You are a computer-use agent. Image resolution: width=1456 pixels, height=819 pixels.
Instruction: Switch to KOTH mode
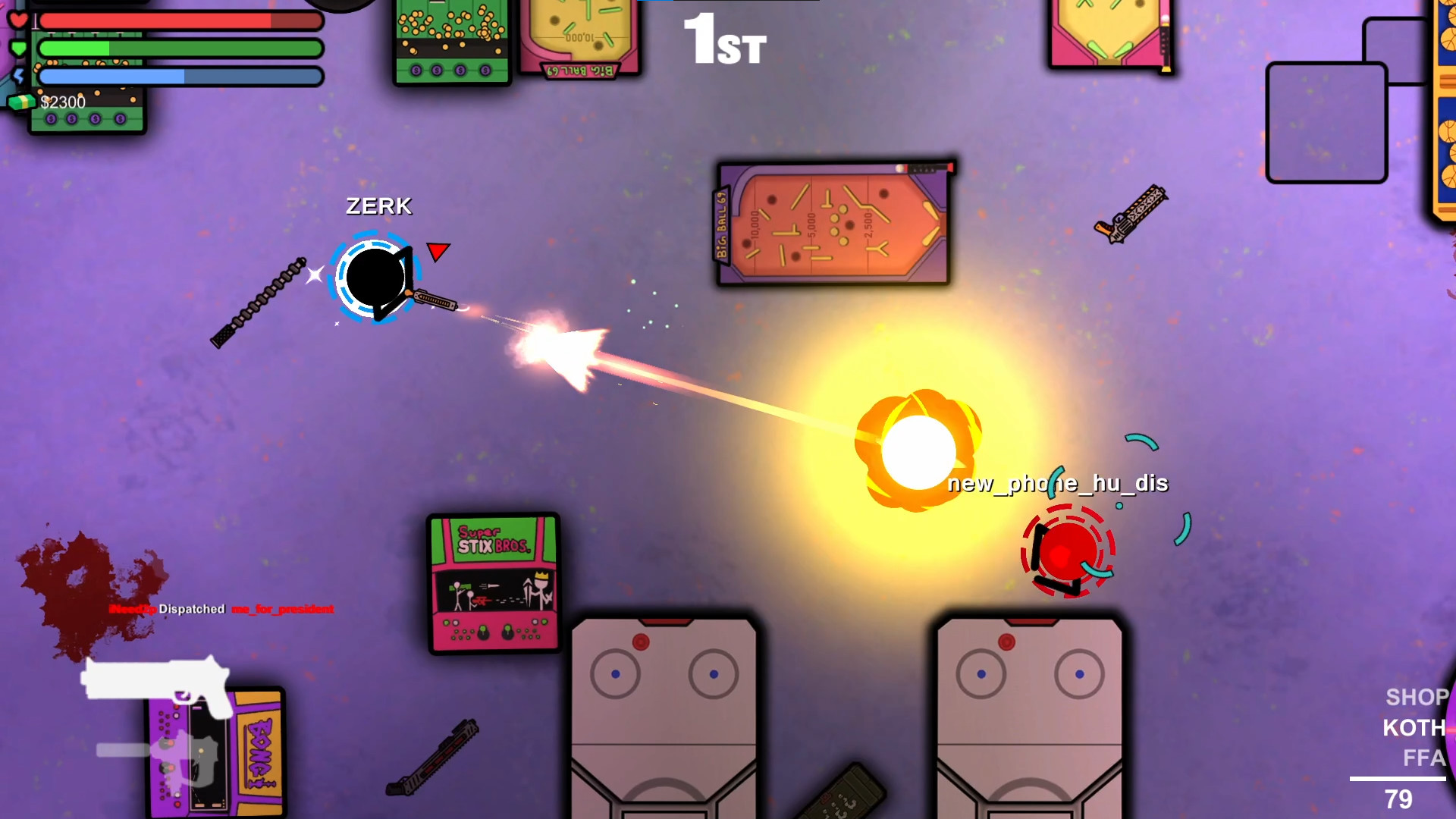pos(1414,727)
